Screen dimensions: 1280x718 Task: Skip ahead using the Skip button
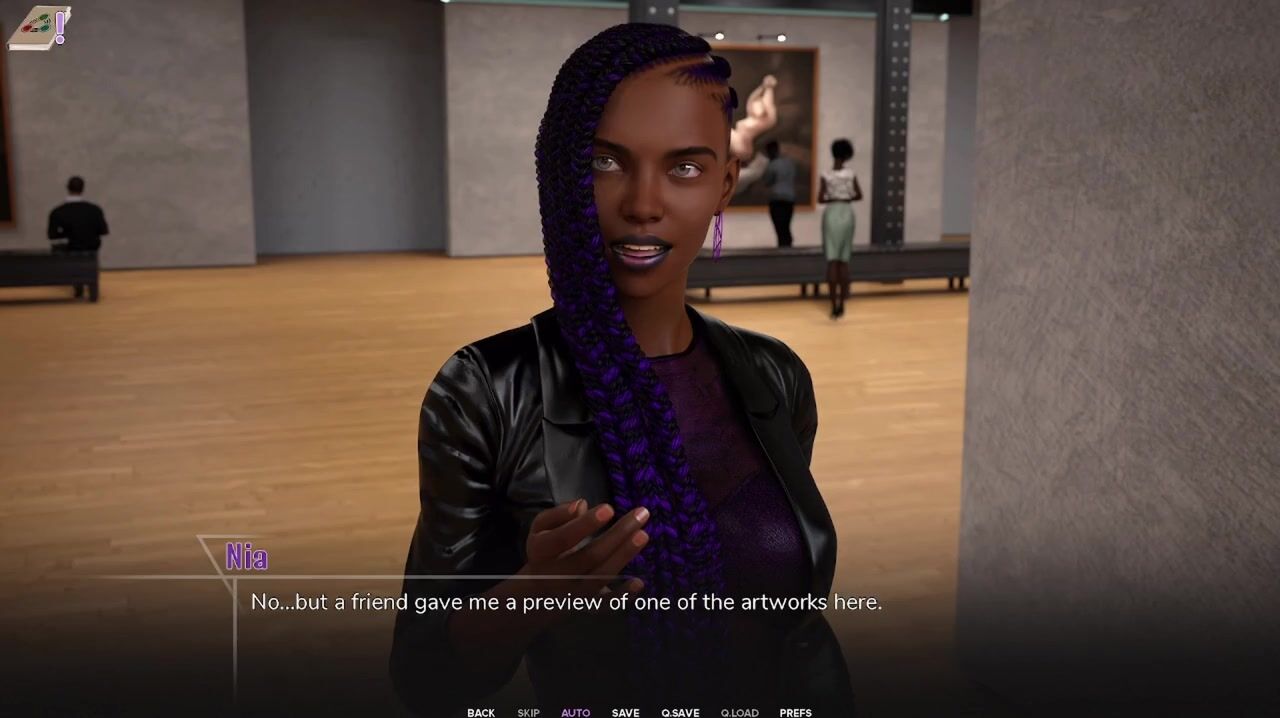pos(528,712)
